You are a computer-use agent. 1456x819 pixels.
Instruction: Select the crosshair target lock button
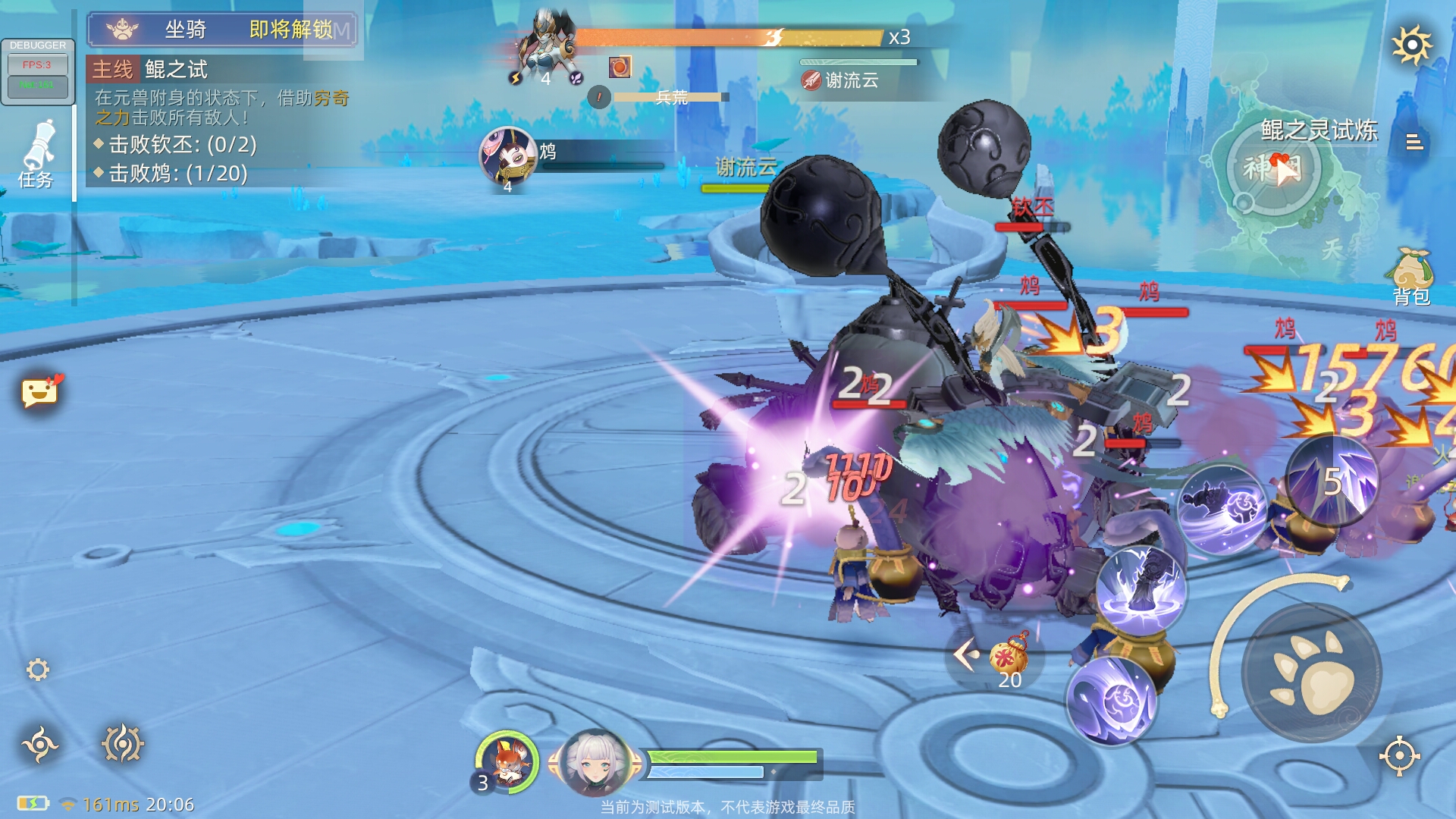[1399, 755]
